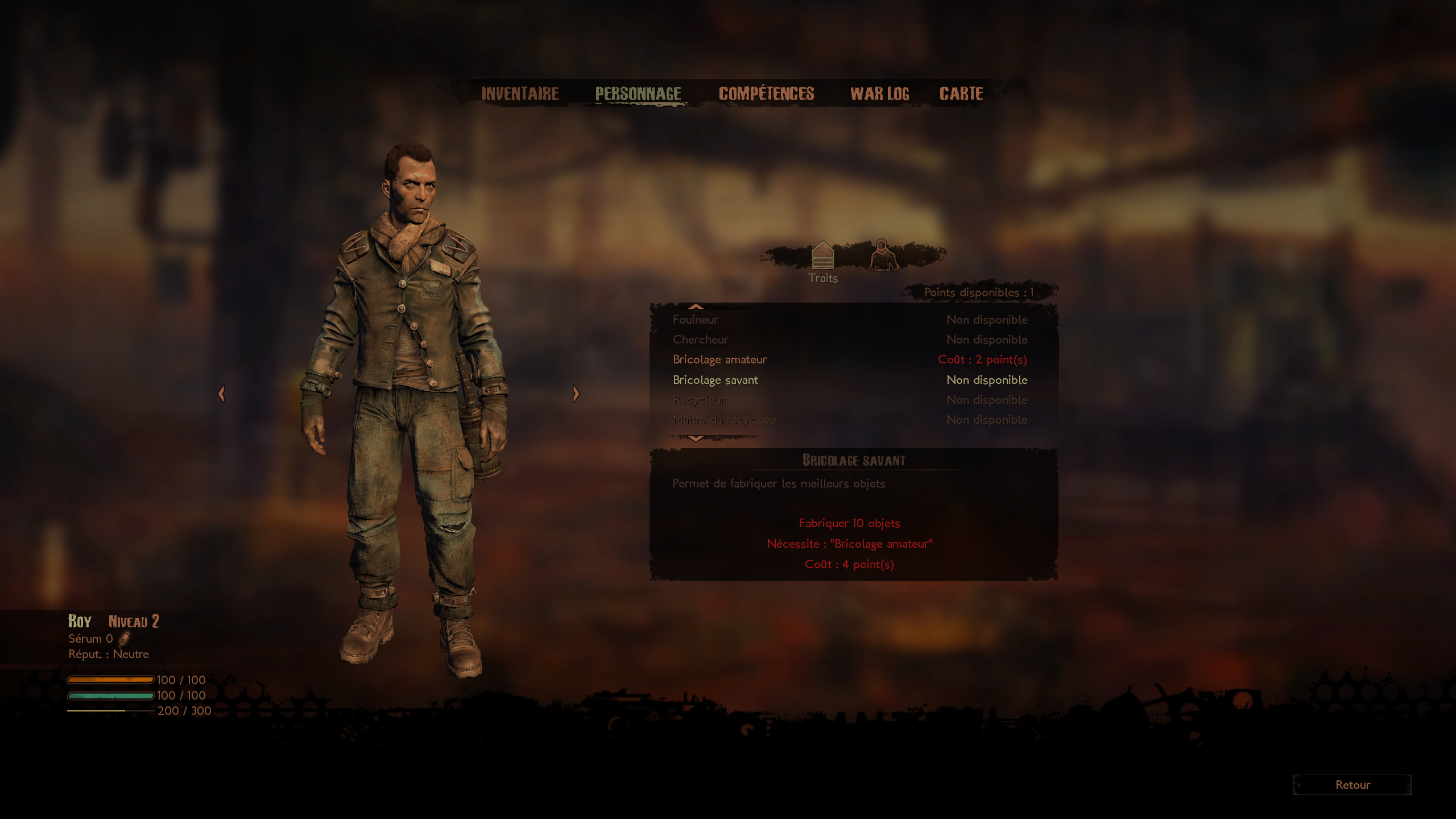Rotate character with the right arrow
This screenshot has width=1456, height=819.
point(576,394)
